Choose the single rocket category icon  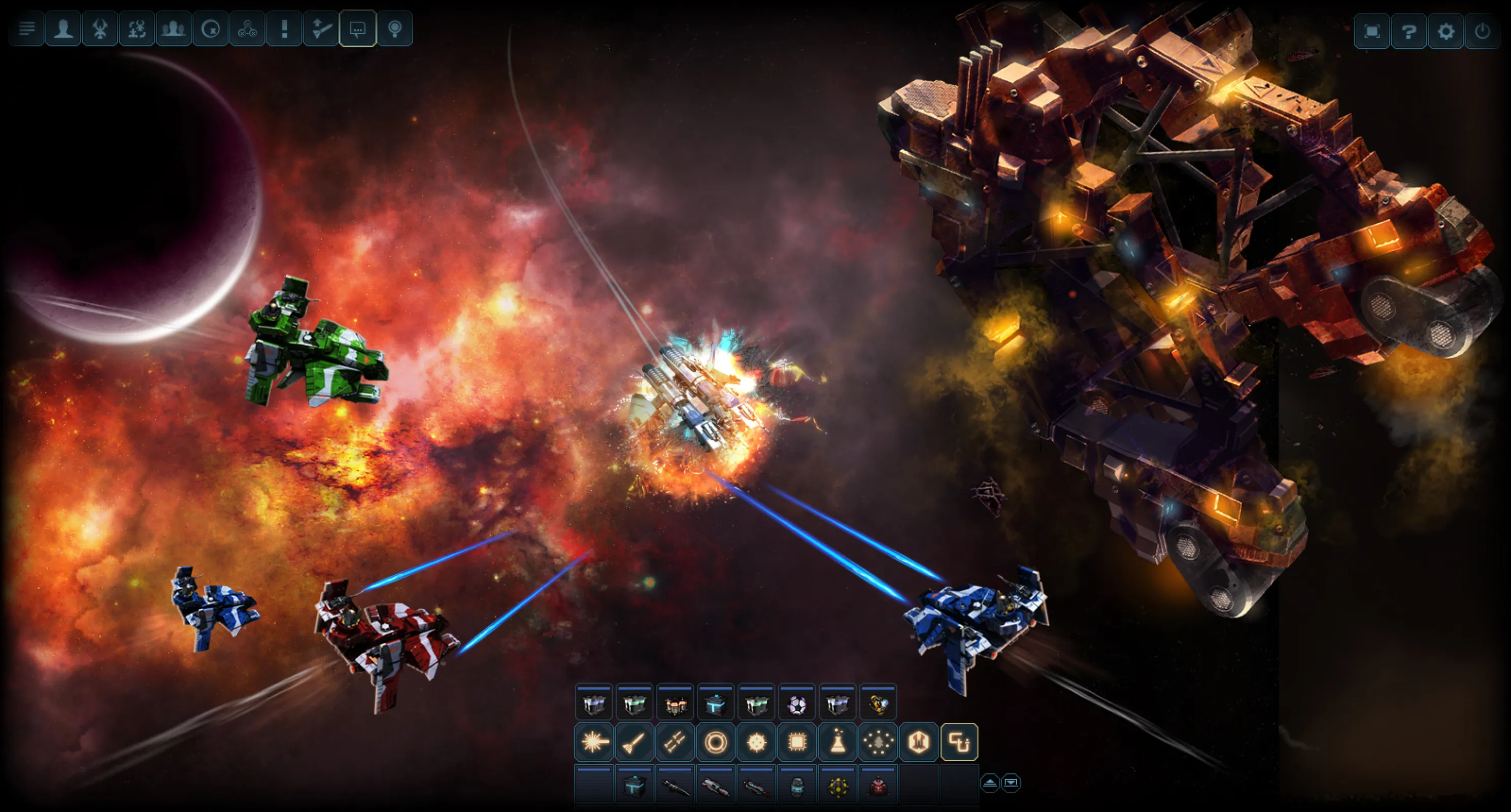tap(634, 742)
